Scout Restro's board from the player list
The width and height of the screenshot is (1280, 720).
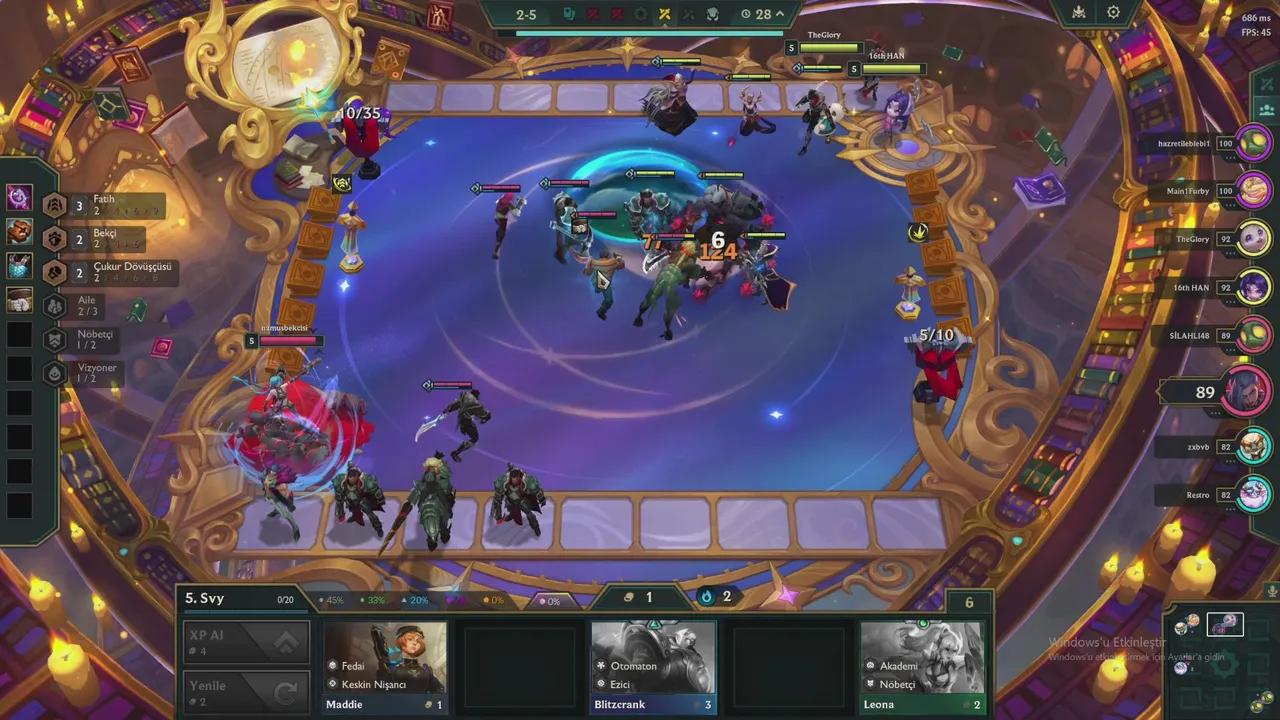coord(1253,494)
